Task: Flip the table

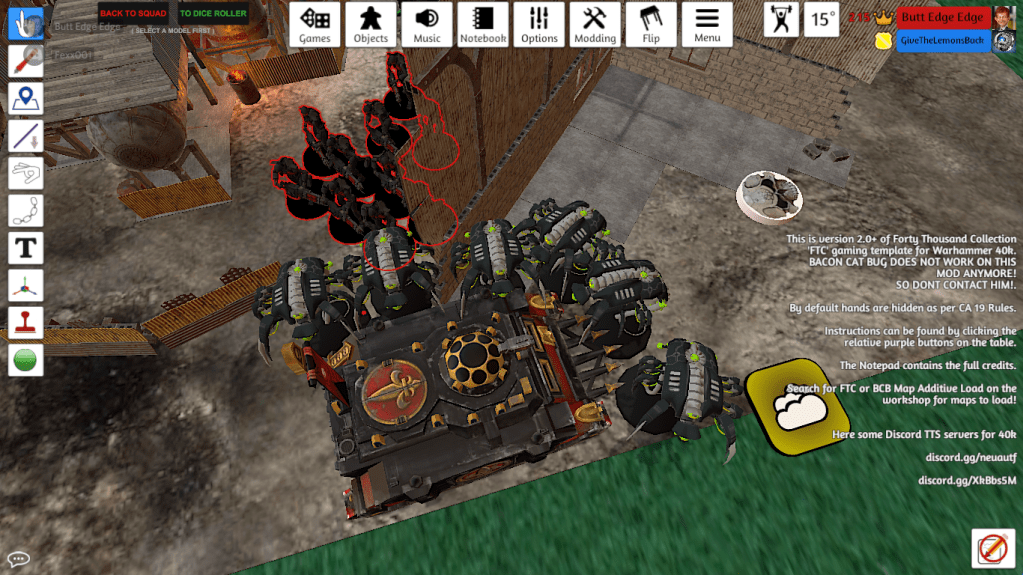Action: click(x=651, y=24)
